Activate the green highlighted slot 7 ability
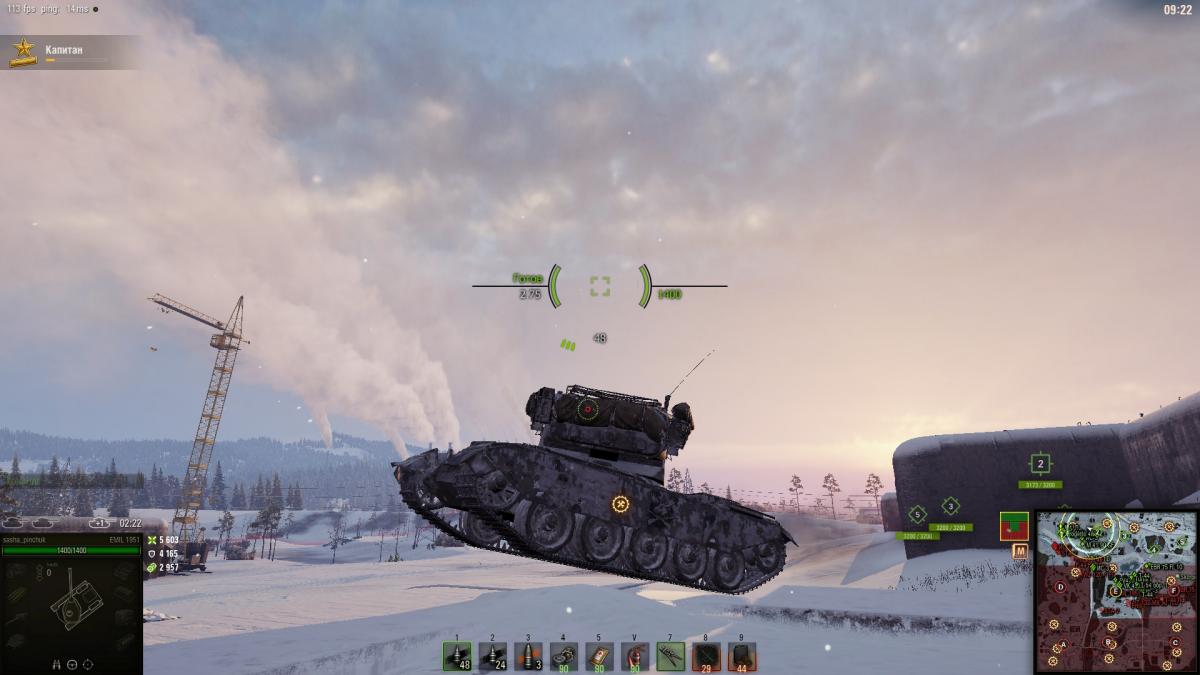 (x=670, y=656)
